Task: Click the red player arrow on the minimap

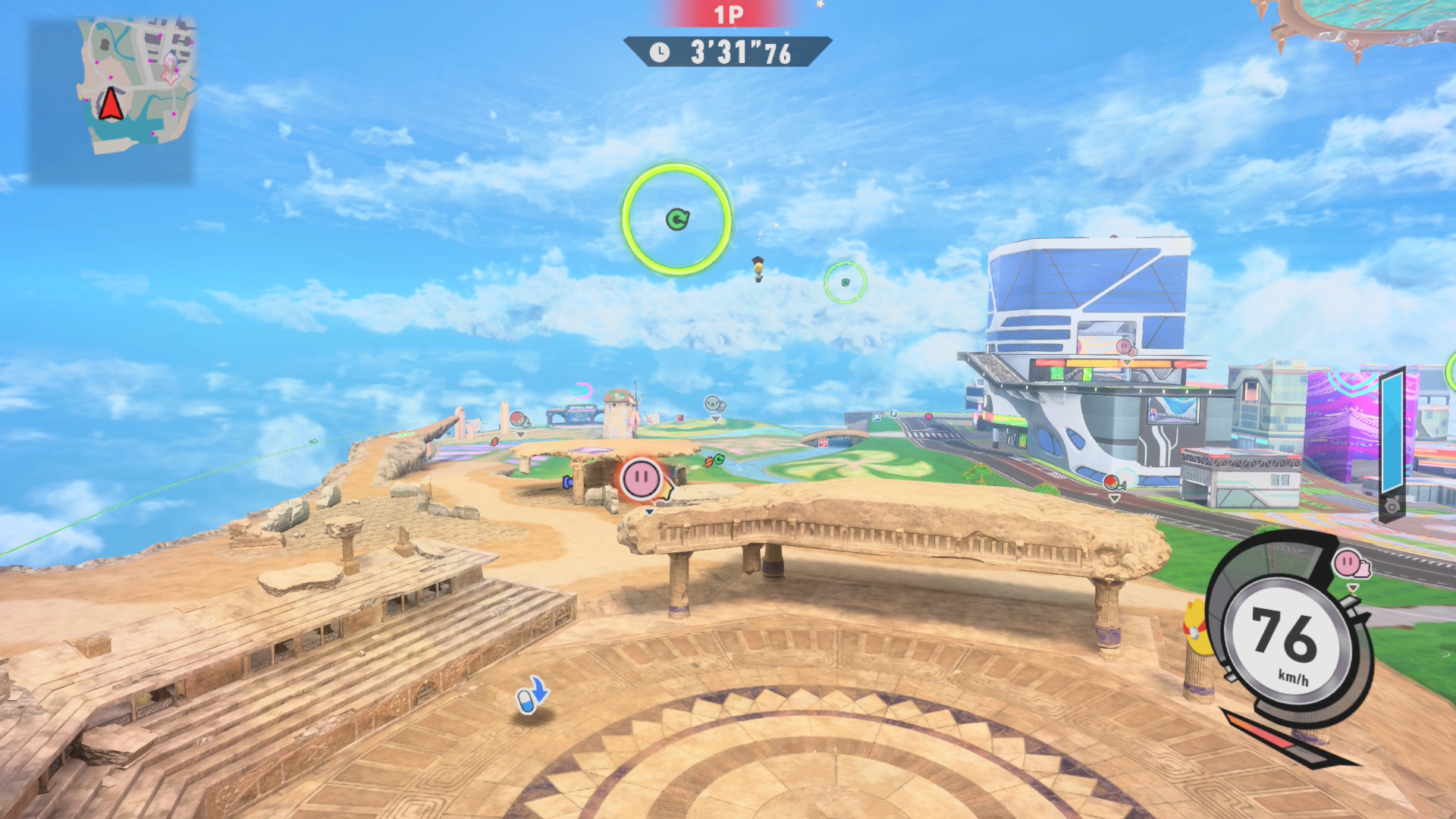Action: pos(111,105)
